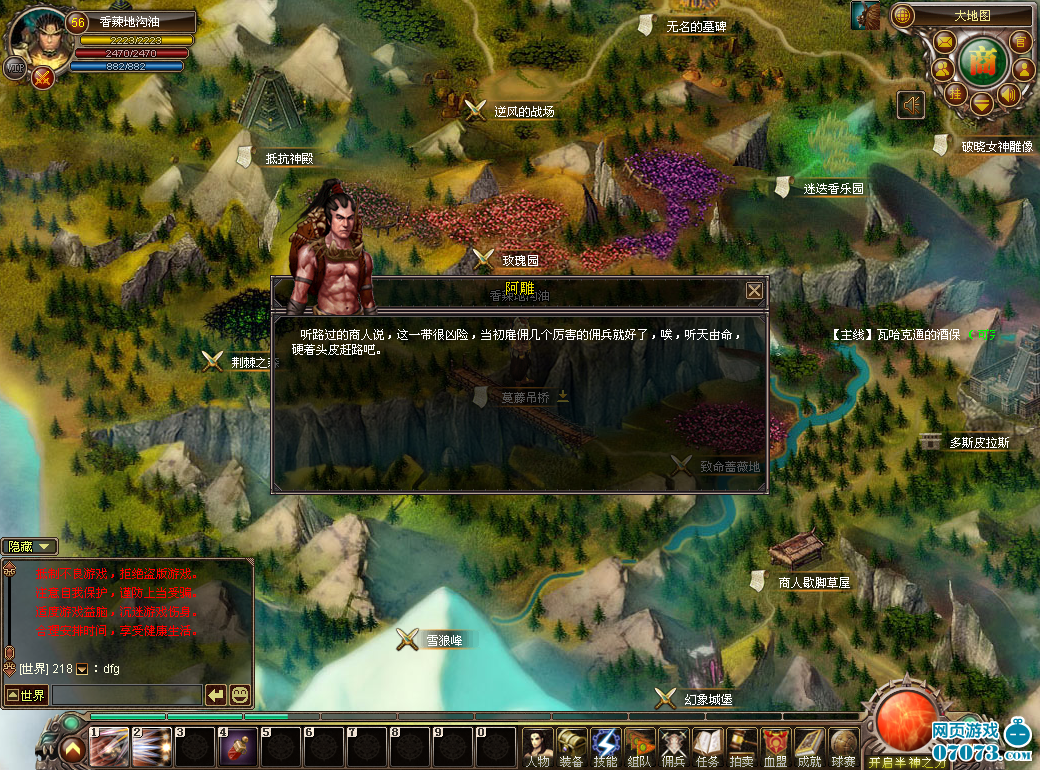Open the 装备 equipment panel
The width and height of the screenshot is (1040, 770).
pyautogui.click(x=572, y=746)
